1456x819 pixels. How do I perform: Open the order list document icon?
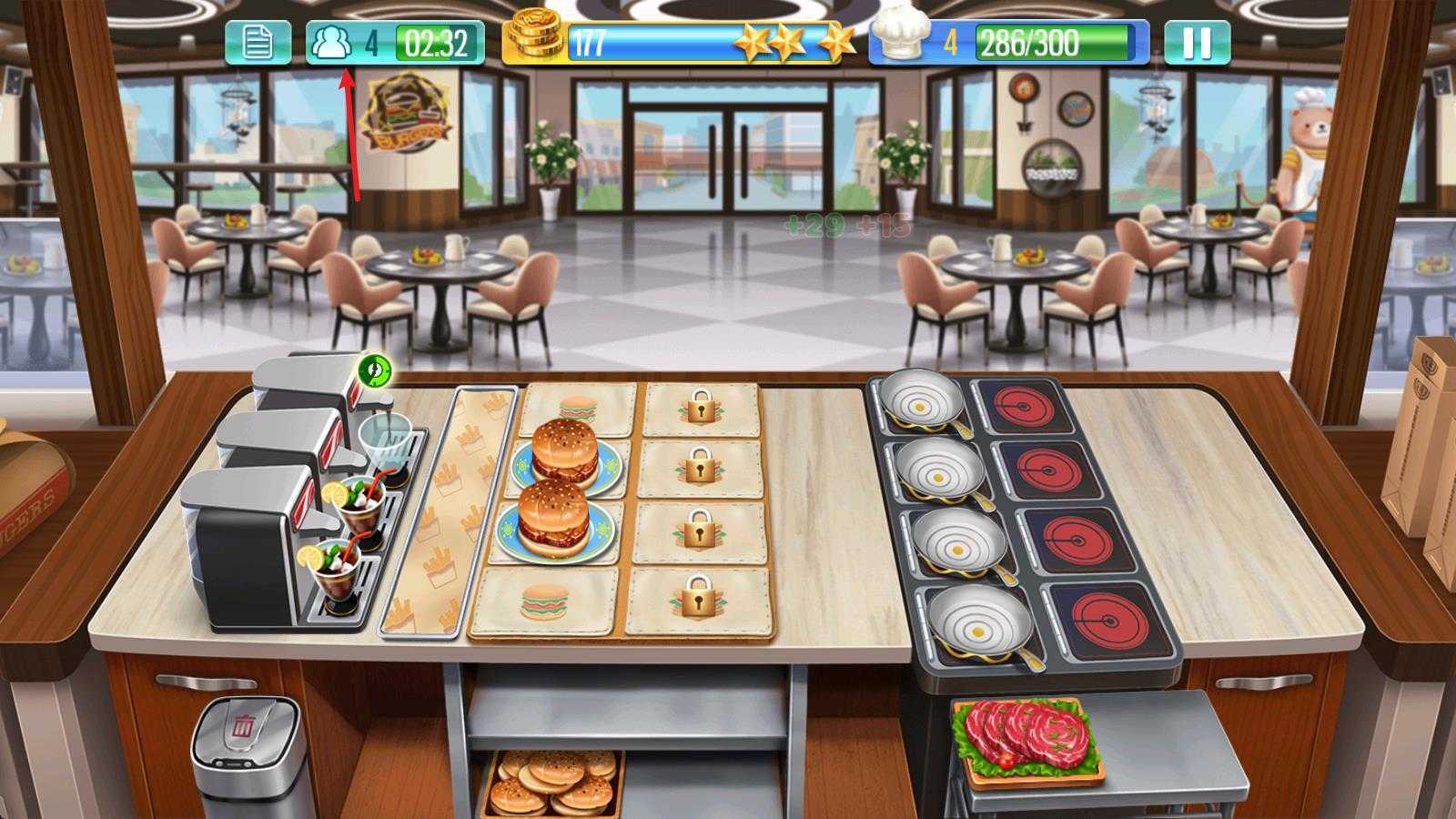pos(258,40)
